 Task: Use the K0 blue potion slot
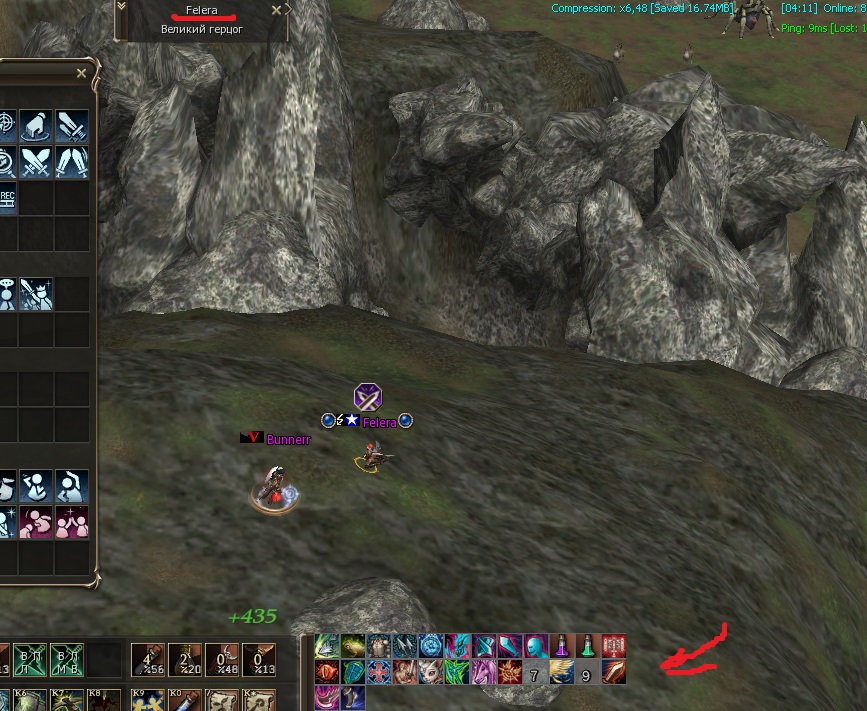[181, 699]
